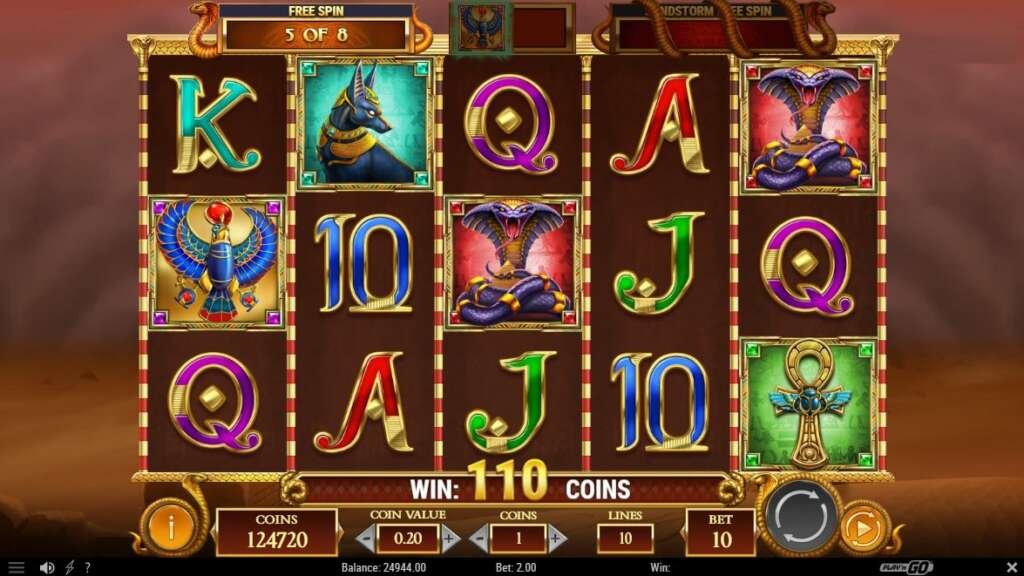Increase the coin value
The image size is (1024, 576).
click(450, 539)
